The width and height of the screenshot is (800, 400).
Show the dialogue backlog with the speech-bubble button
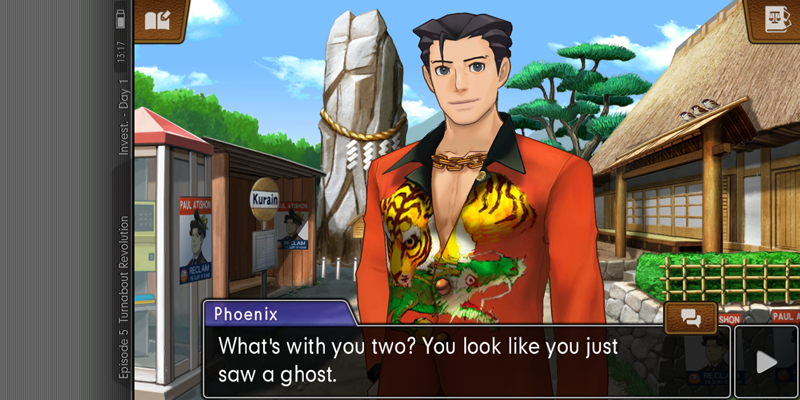tap(691, 317)
